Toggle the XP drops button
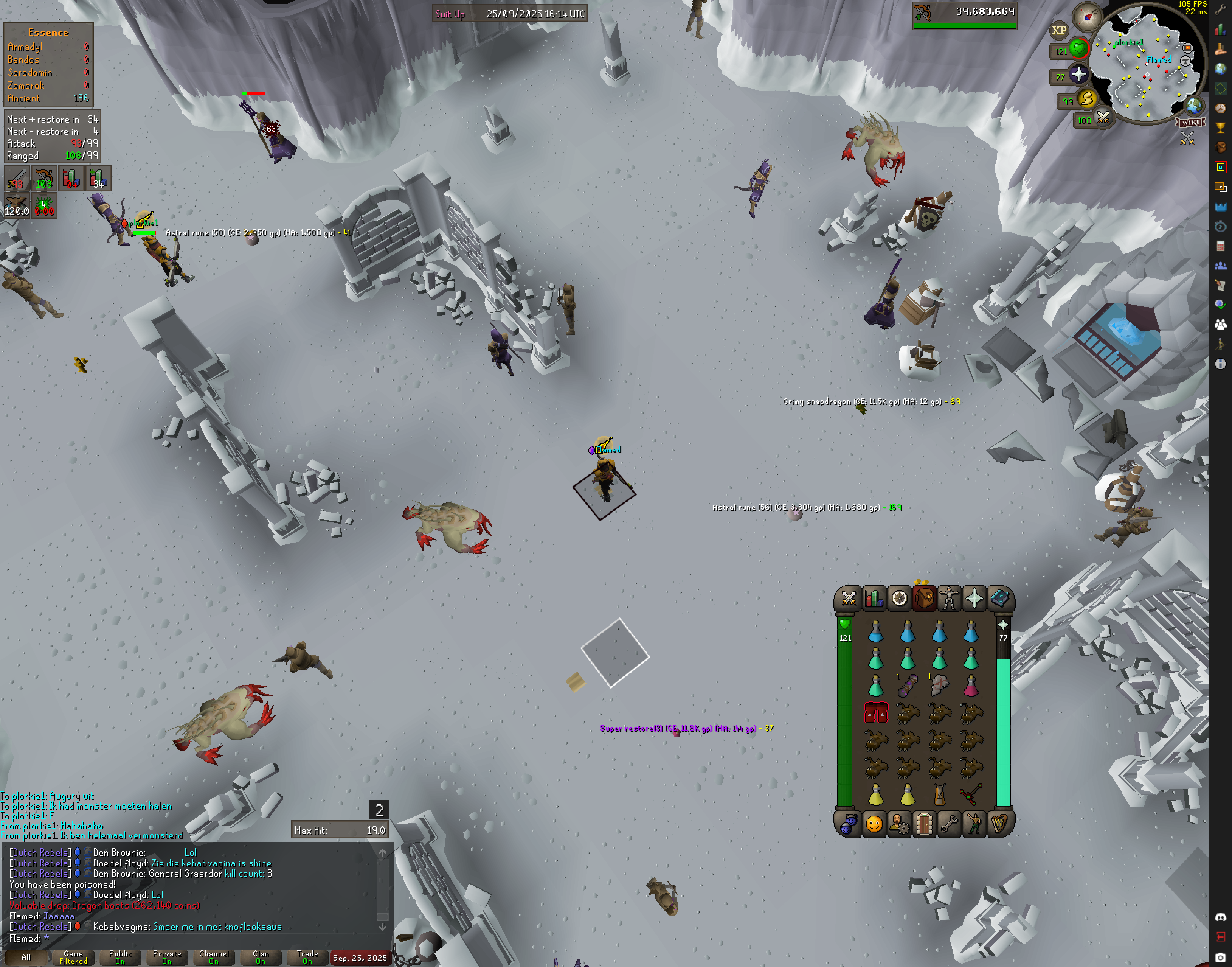This screenshot has height=967, width=1232. click(1059, 31)
